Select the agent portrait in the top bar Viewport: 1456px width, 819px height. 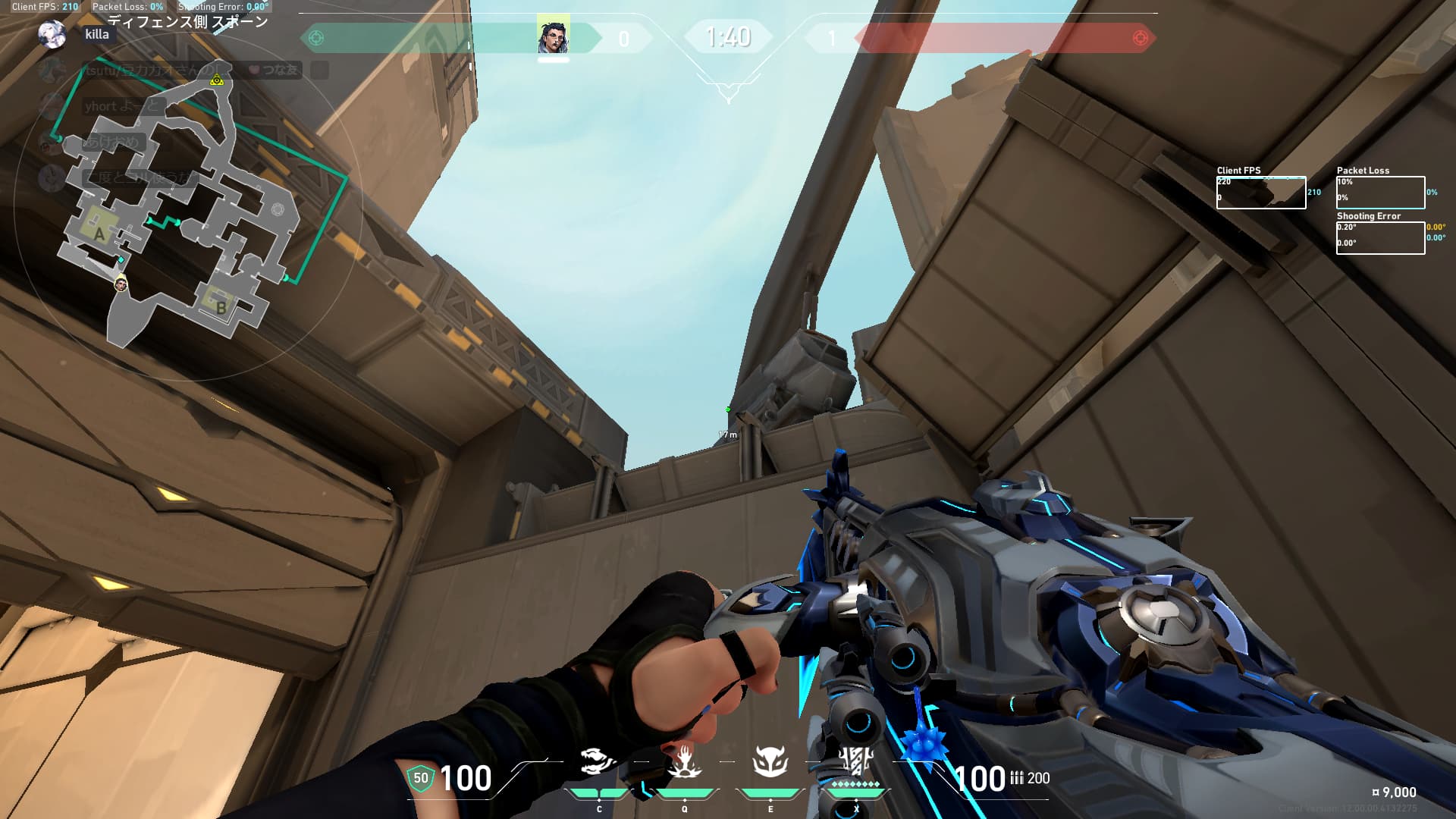pos(553,36)
